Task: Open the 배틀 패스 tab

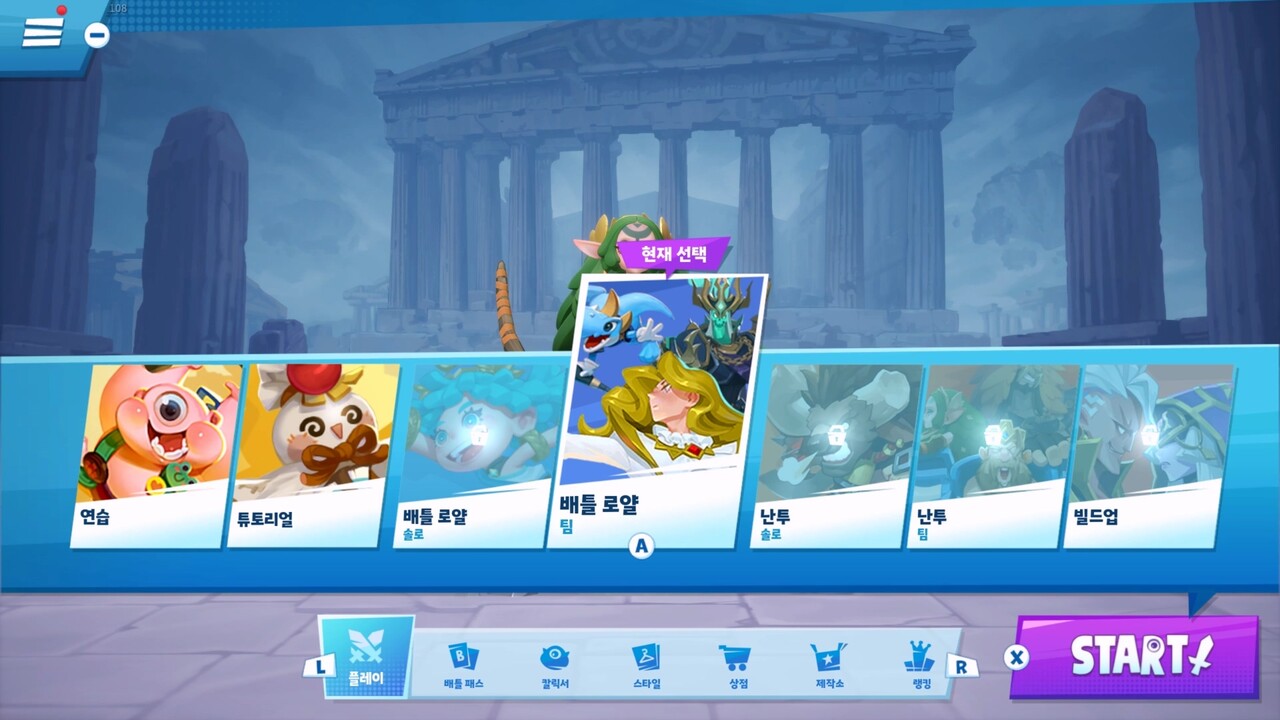Action: click(462, 665)
